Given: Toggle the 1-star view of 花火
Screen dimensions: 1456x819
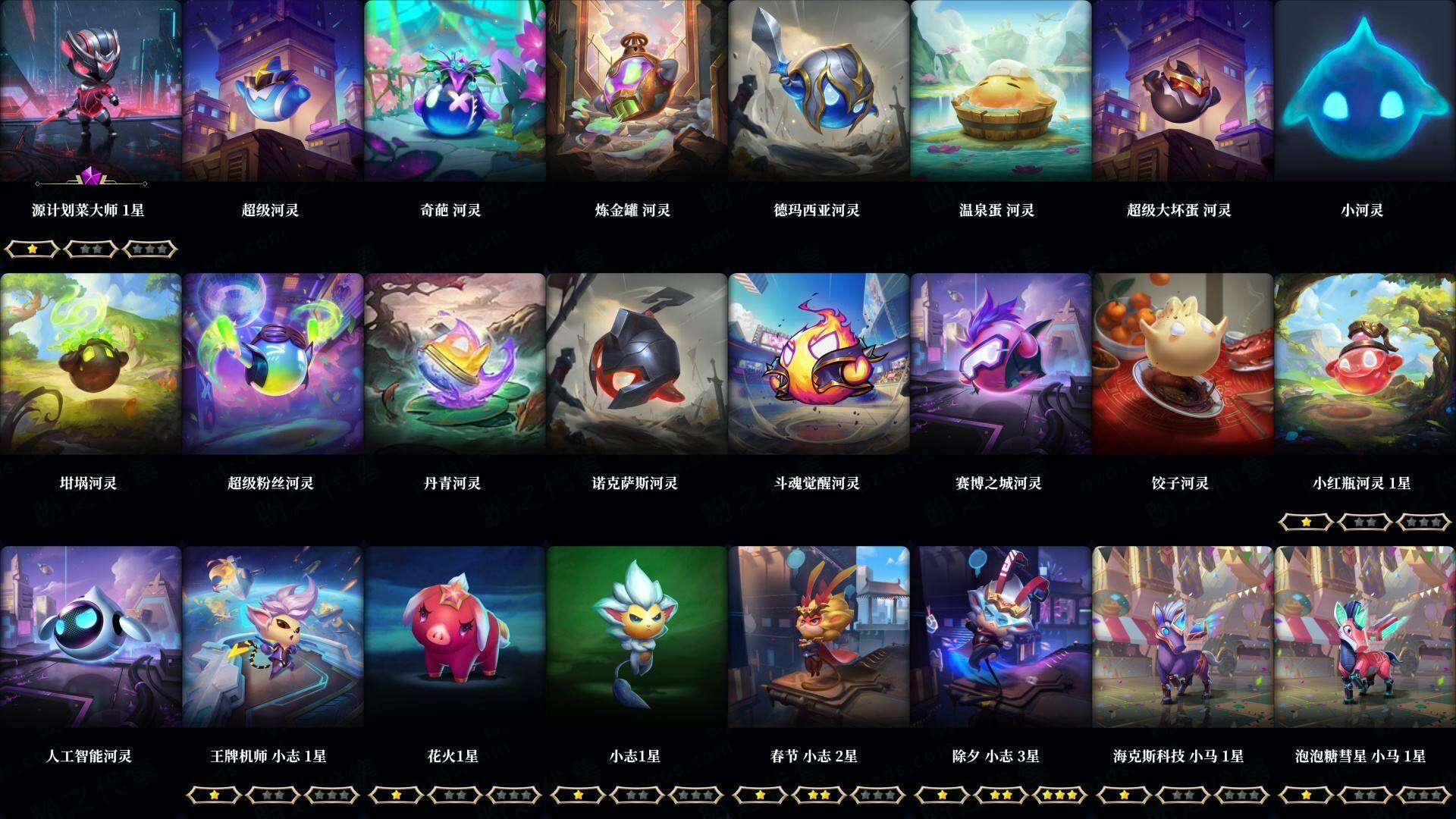Looking at the screenshot, I should [x=396, y=795].
